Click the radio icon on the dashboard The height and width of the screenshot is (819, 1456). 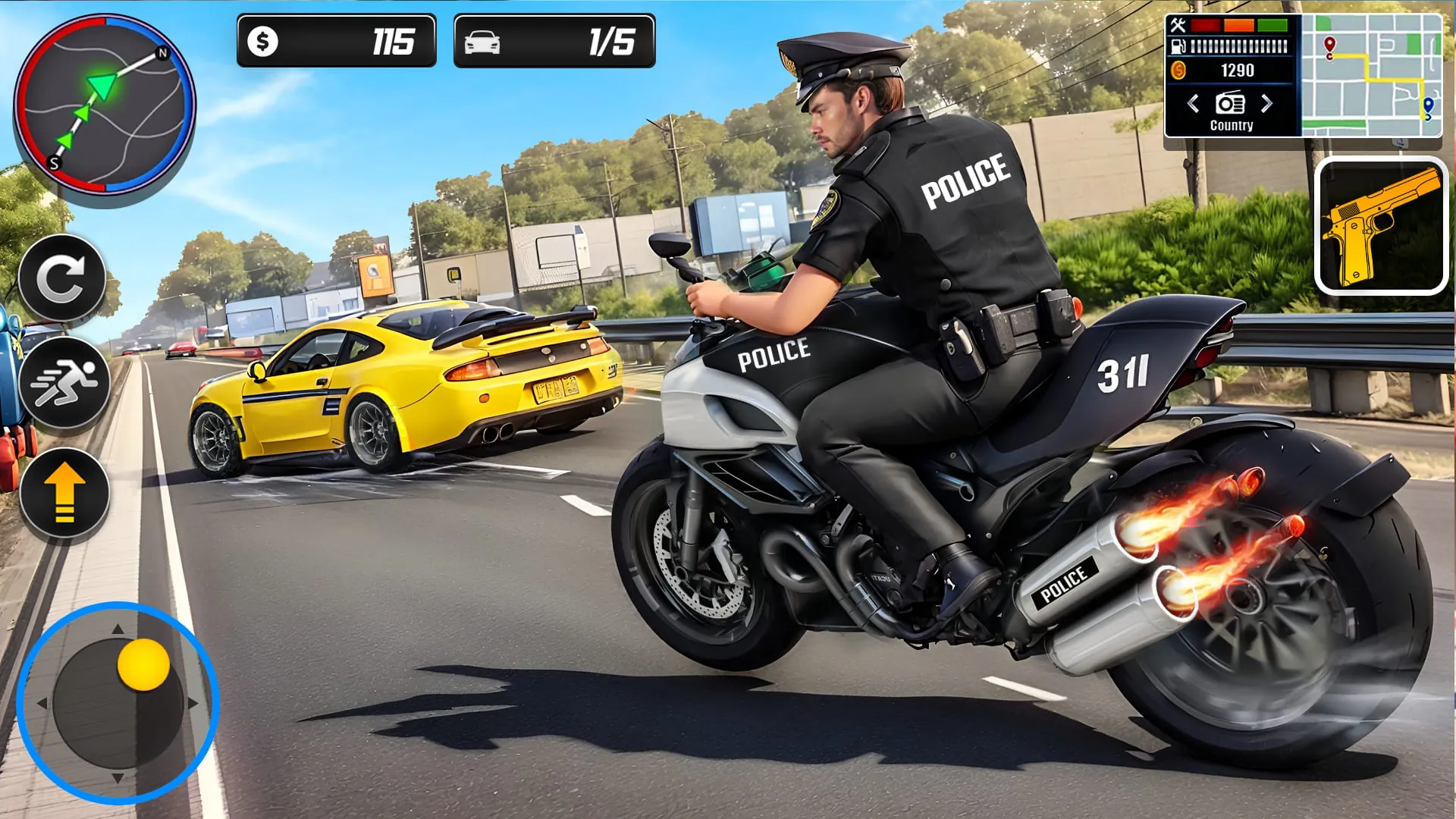coord(1230,103)
